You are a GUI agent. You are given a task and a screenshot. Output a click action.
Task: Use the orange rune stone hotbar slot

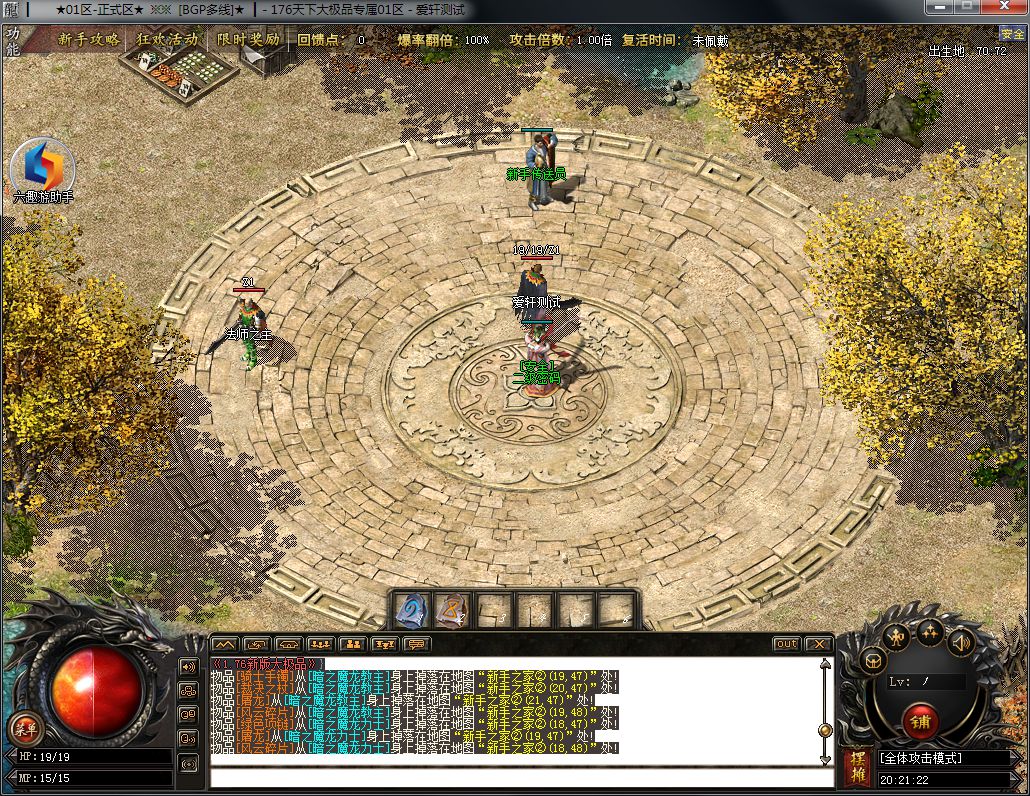(x=452, y=610)
